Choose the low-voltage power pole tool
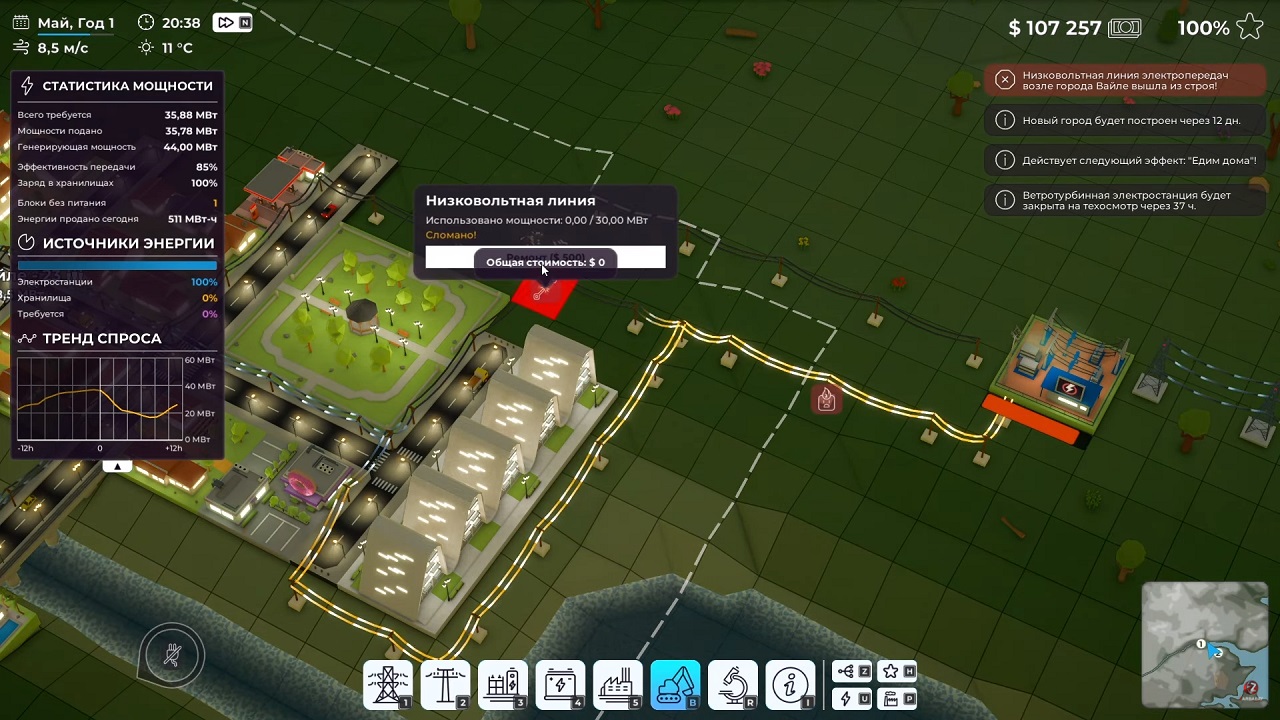This screenshot has width=1280, height=720. [445, 685]
